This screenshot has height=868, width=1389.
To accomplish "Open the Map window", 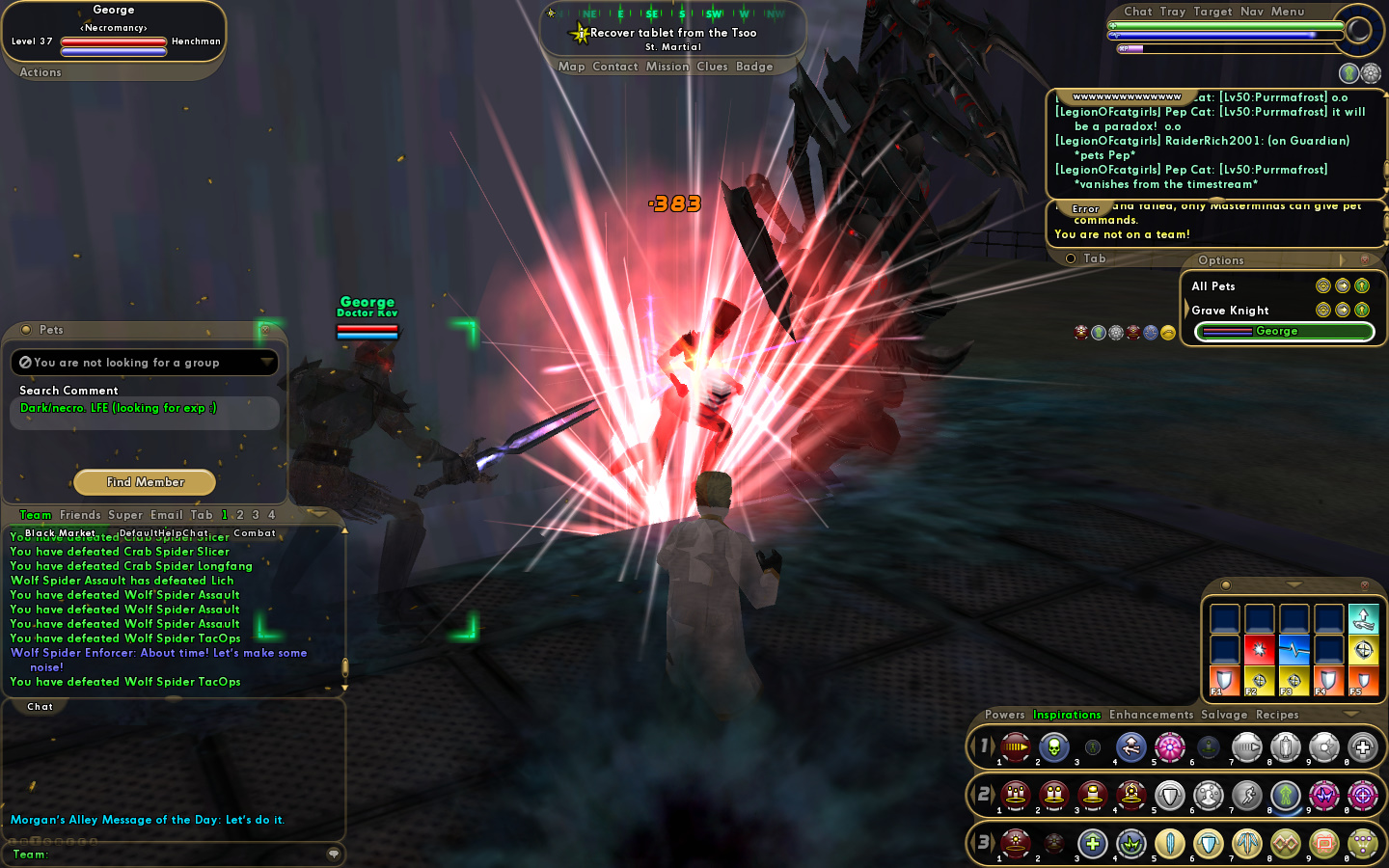I will (x=571, y=67).
